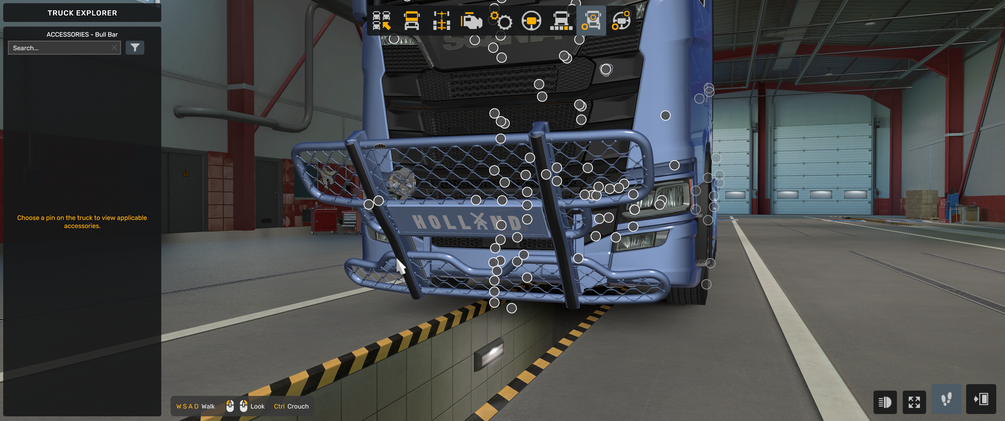Open the accessory filter funnel button
Viewport: 1005px width, 421px height.
pos(134,48)
